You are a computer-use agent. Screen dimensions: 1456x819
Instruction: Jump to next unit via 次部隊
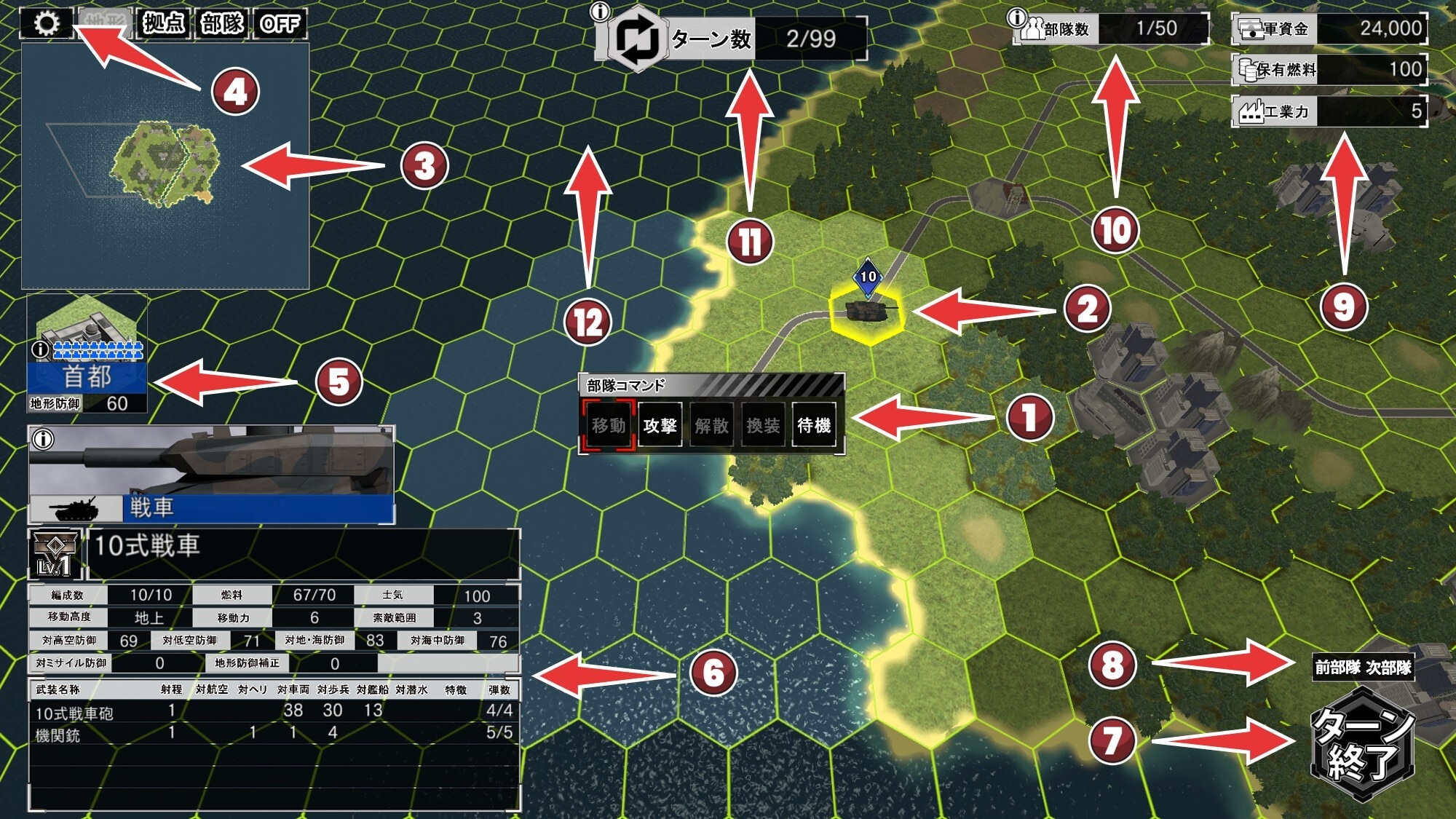pos(1388,668)
